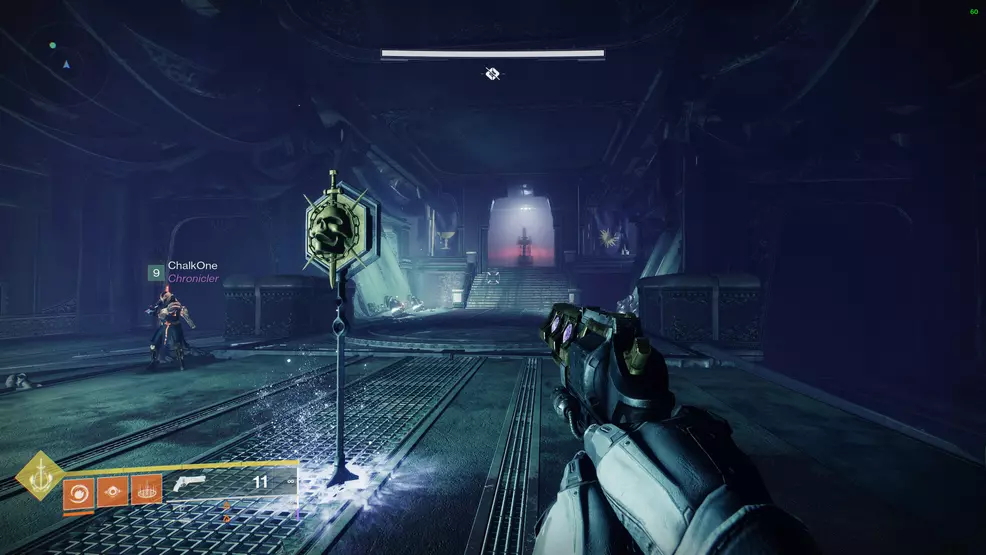Select the diamond objective marker below the top bar
The image size is (986, 555).
492,73
